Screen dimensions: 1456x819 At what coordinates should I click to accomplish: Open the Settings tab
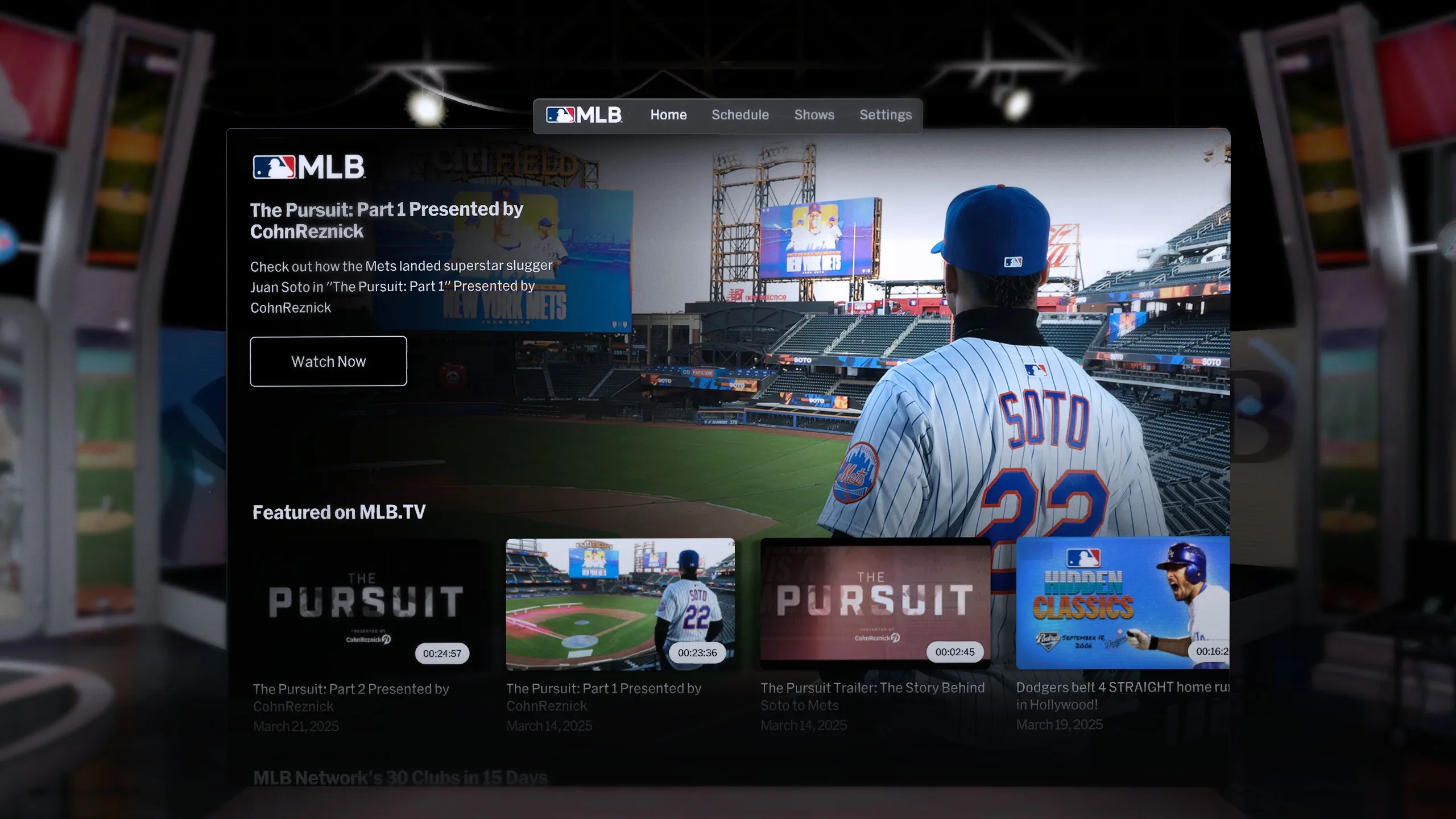click(x=885, y=115)
